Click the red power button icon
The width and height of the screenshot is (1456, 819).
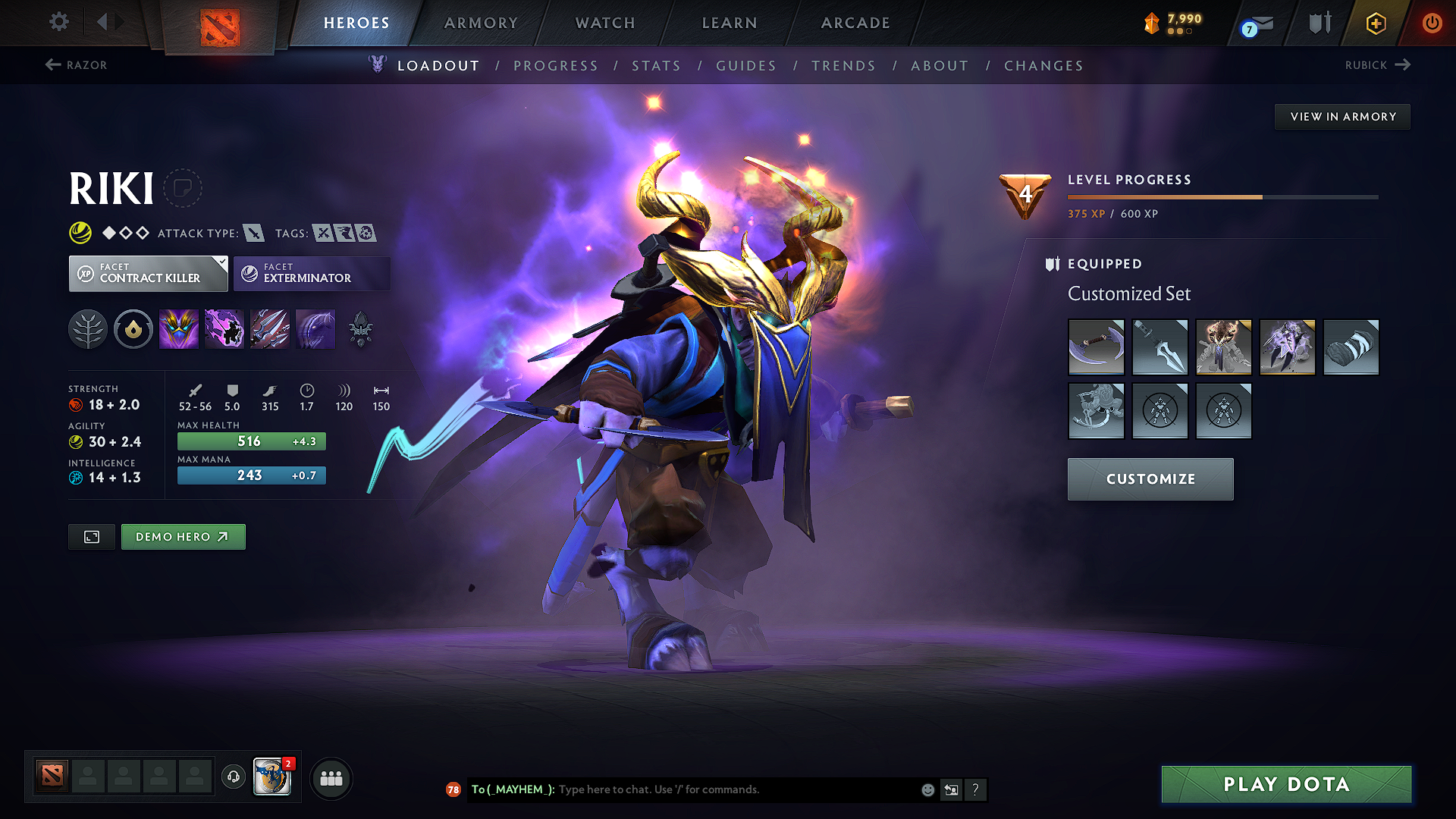pos(1432,23)
